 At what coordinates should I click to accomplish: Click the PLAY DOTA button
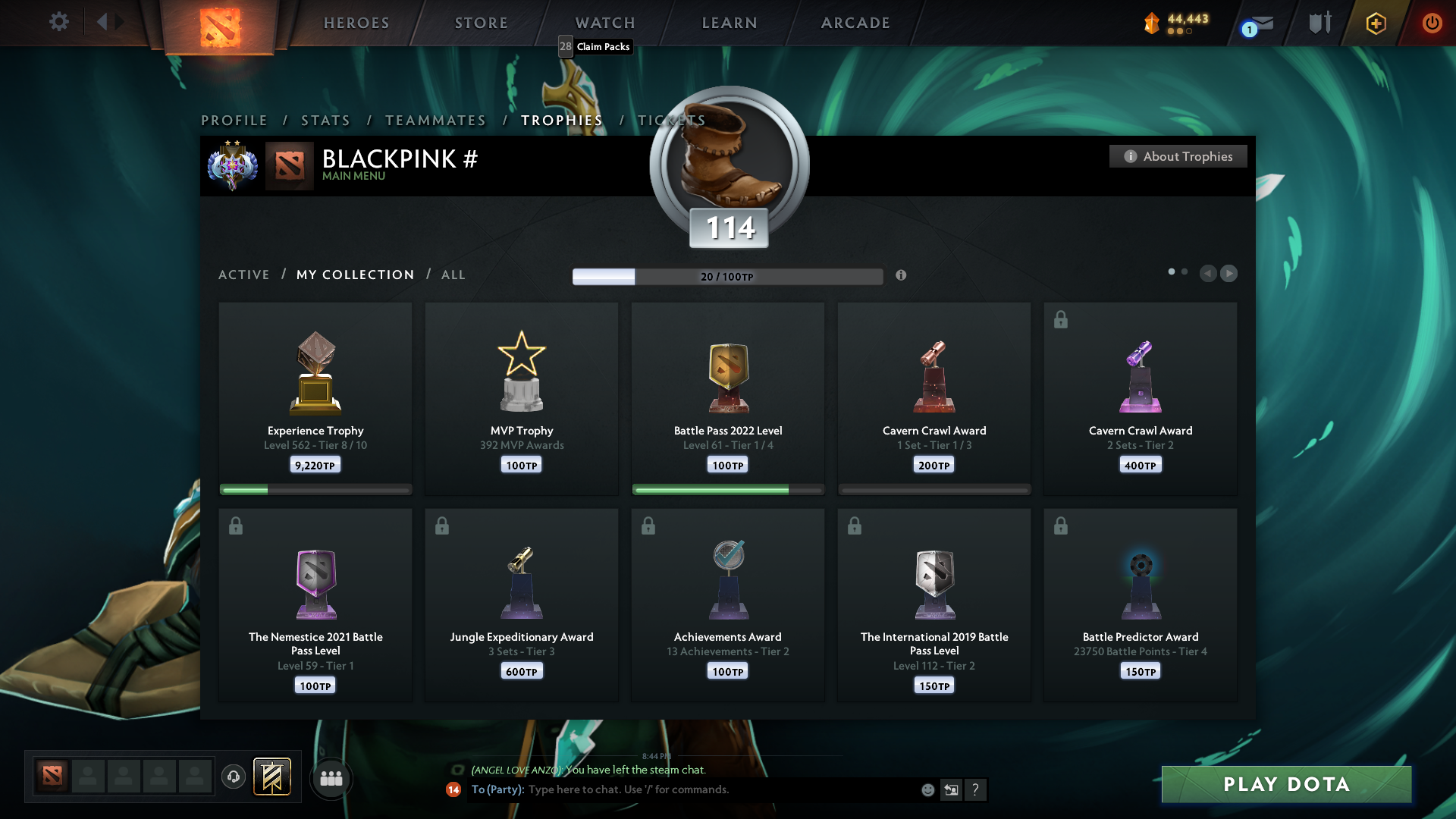coord(1285,785)
